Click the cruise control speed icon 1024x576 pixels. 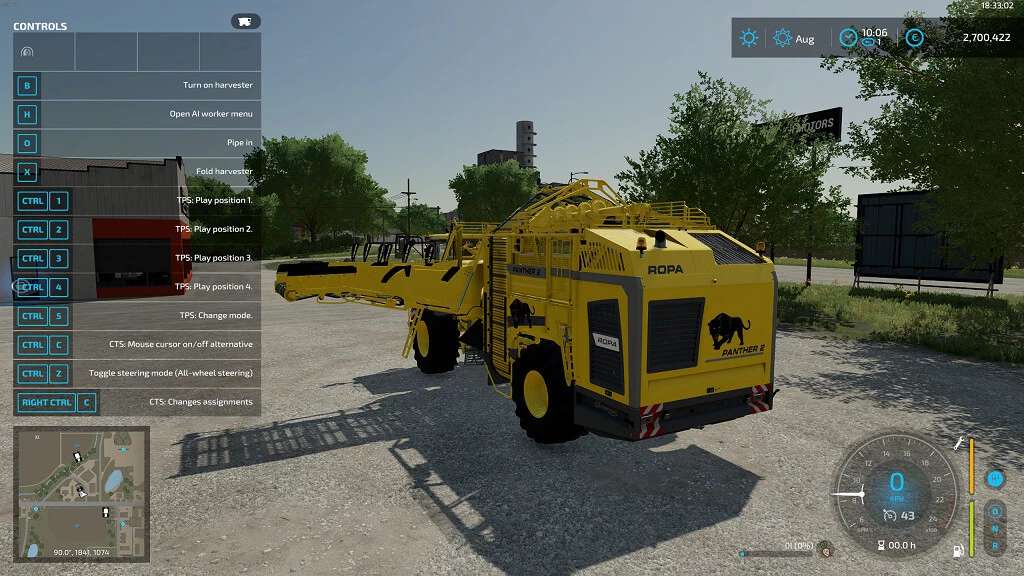[x=888, y=516]
